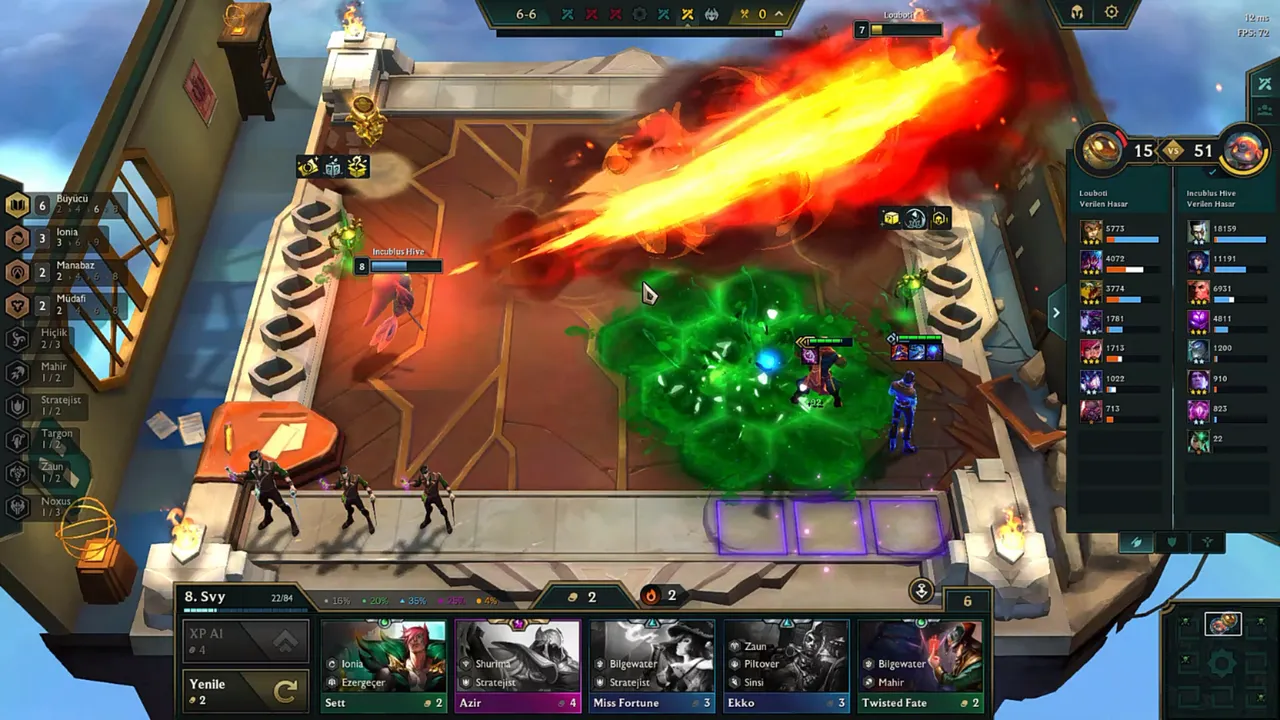Click the XP Al button
The width and height of the screenshot is (1280, 720).
[x=243, y=642]
